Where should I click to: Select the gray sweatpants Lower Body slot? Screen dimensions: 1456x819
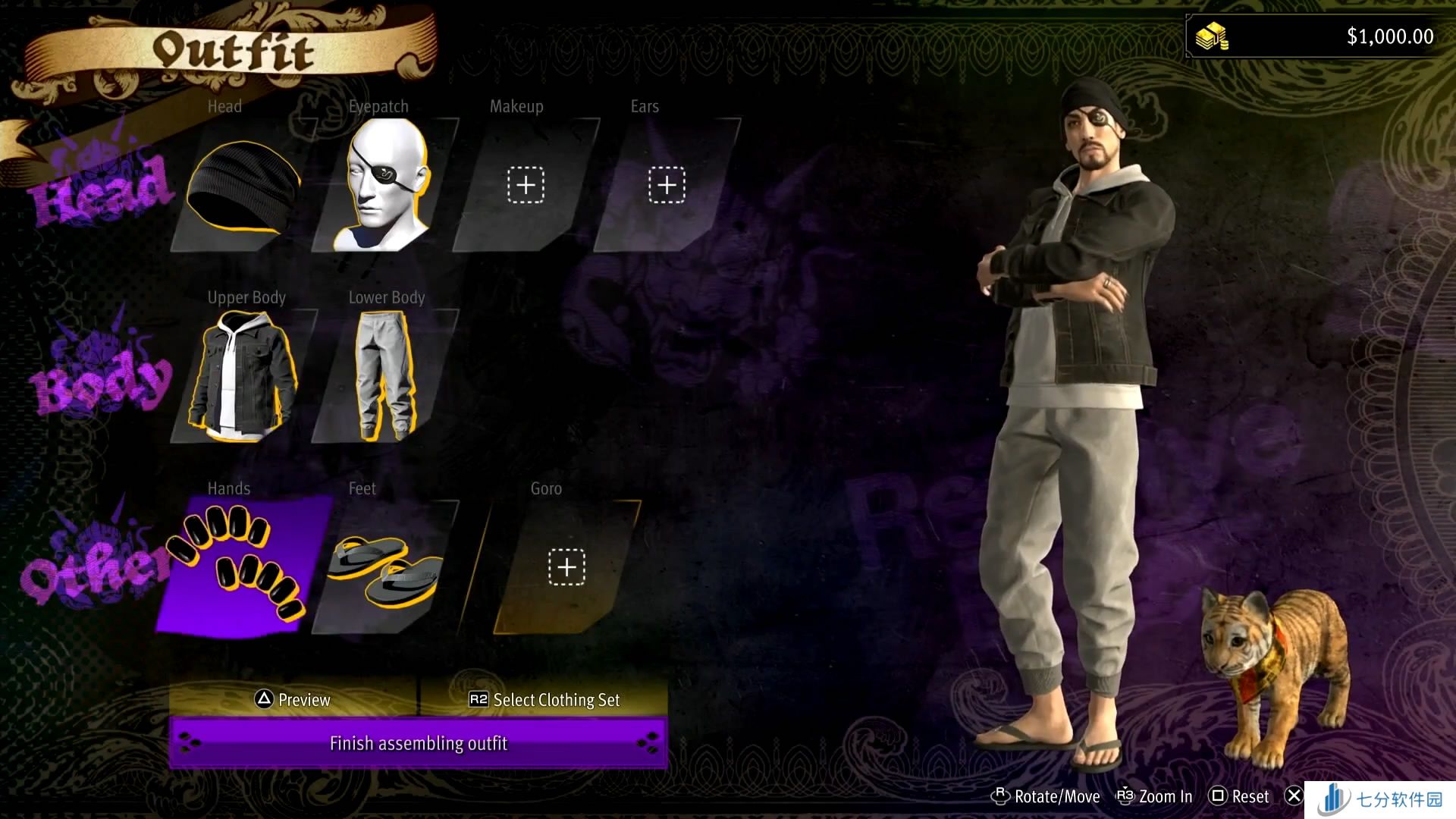pos(385,377)
